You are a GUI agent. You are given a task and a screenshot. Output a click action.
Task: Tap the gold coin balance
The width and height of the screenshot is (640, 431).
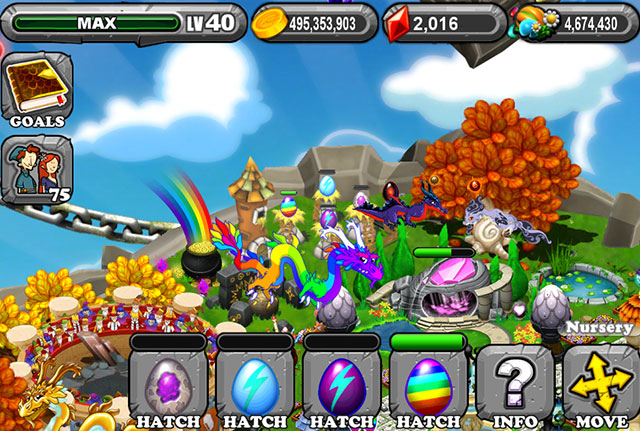click(x=314, y=22)
